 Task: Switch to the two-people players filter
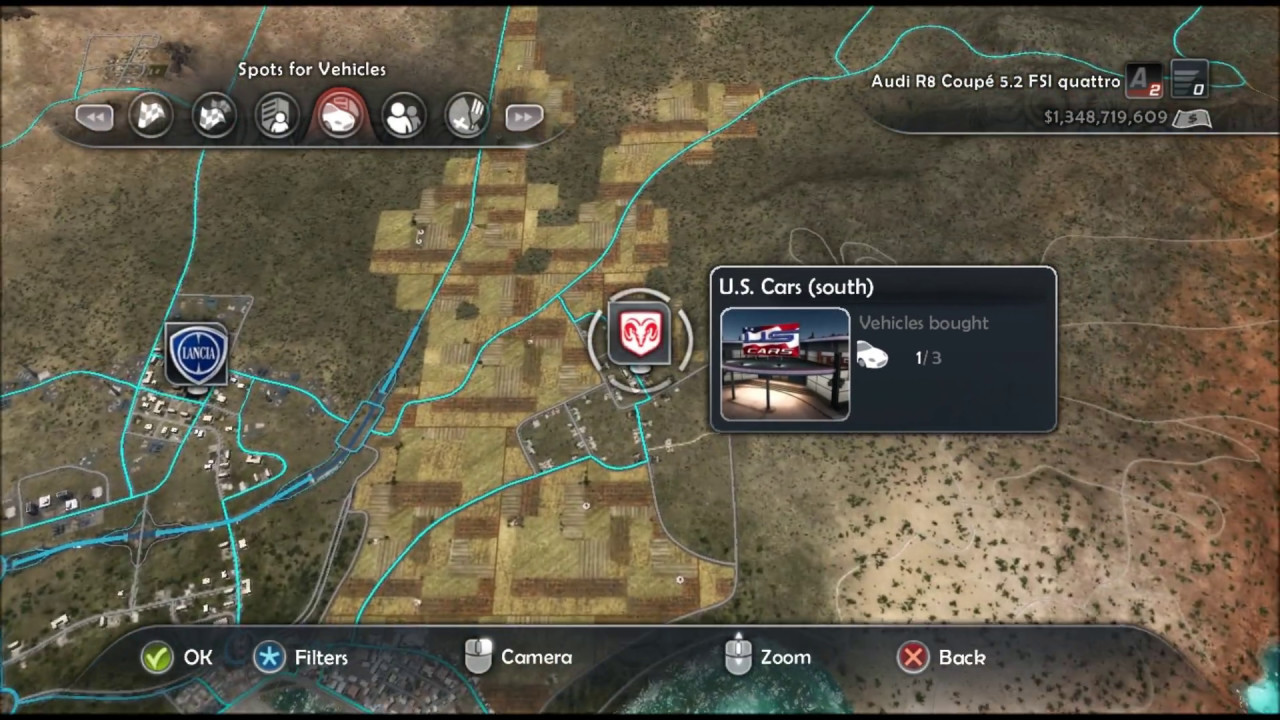(403, 116)
